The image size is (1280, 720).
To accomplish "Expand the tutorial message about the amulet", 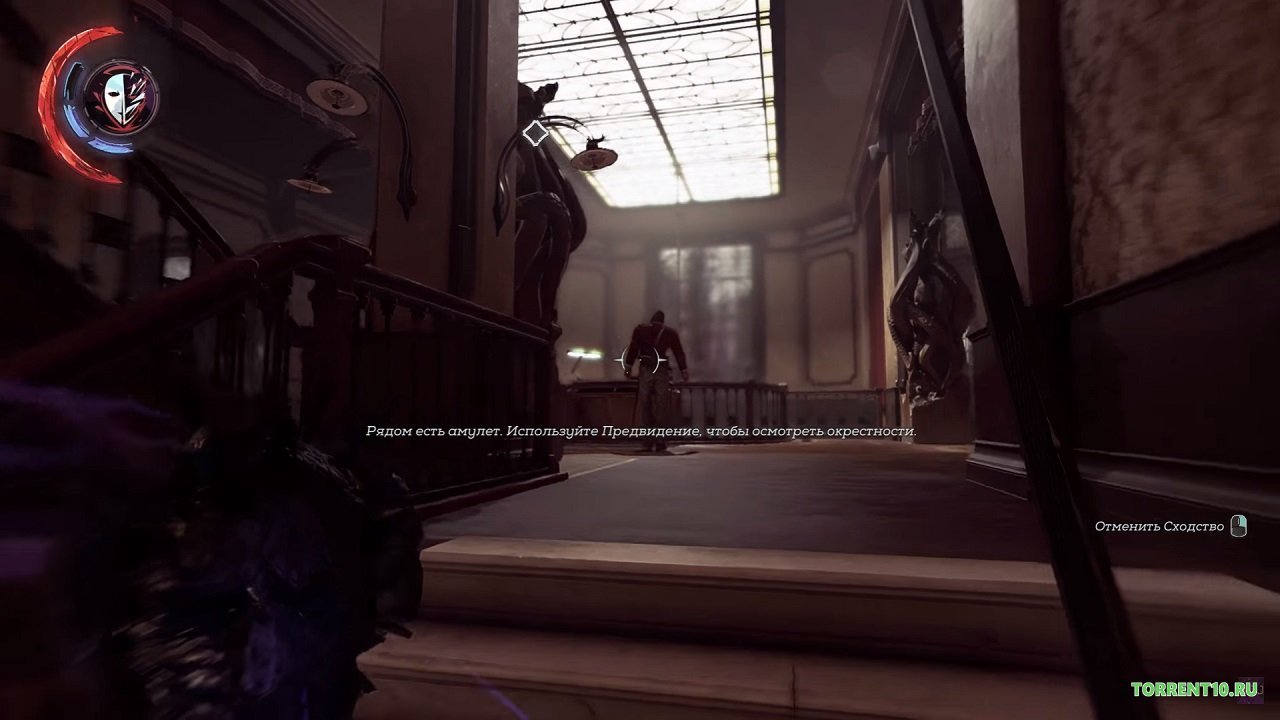I will pyautogui.click(x=640, y=430).
